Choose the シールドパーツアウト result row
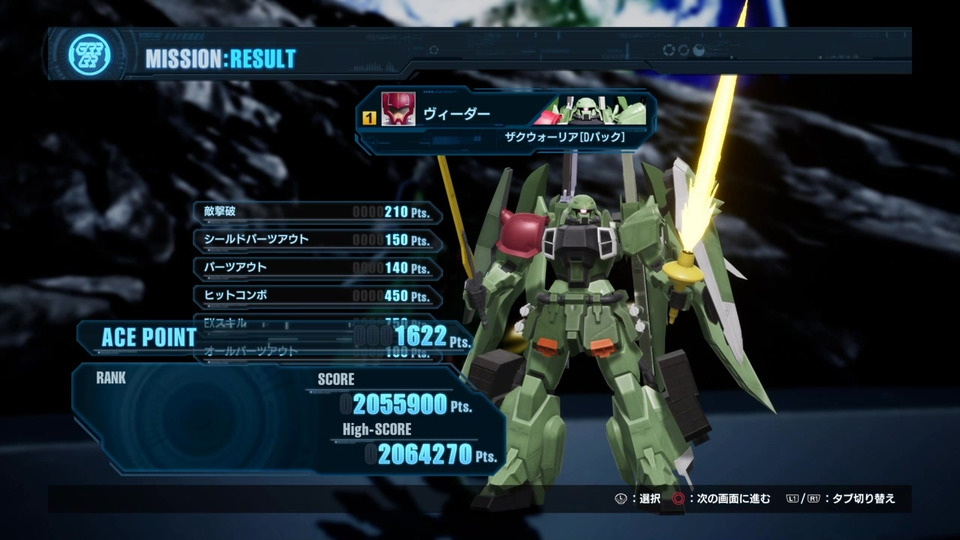Image resolution: width=960 pixels, height=540 pixels. [317, 240]
